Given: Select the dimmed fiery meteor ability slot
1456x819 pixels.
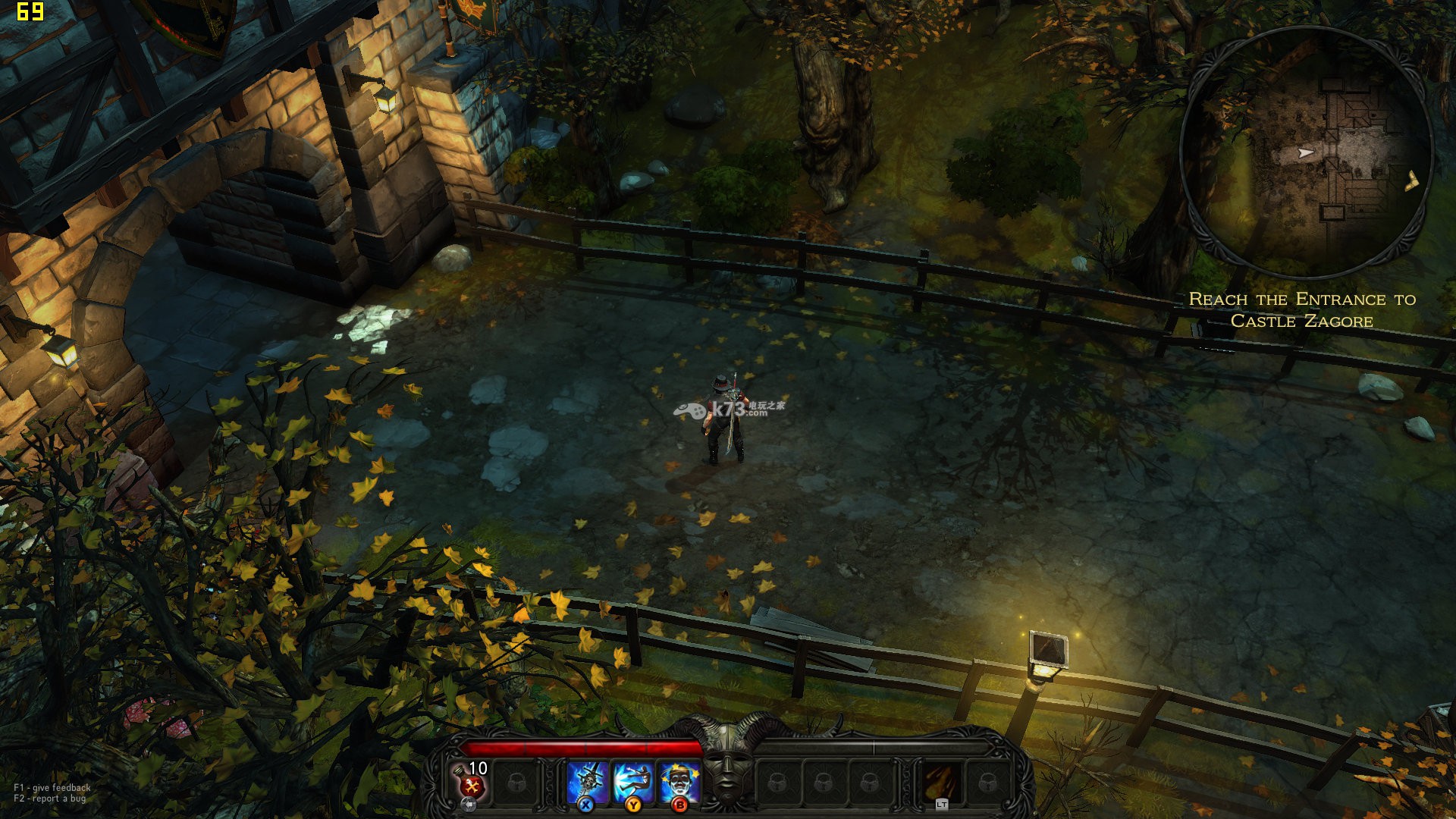Looking at the screenshot, I should tap(942, 781).
